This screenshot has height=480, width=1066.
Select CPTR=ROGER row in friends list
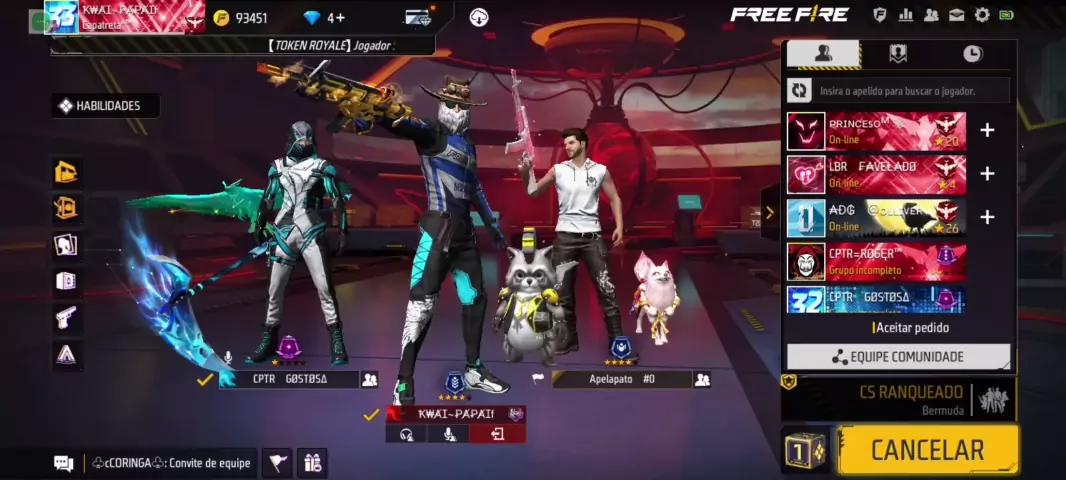pyautogui.click(x=876, y=261)
